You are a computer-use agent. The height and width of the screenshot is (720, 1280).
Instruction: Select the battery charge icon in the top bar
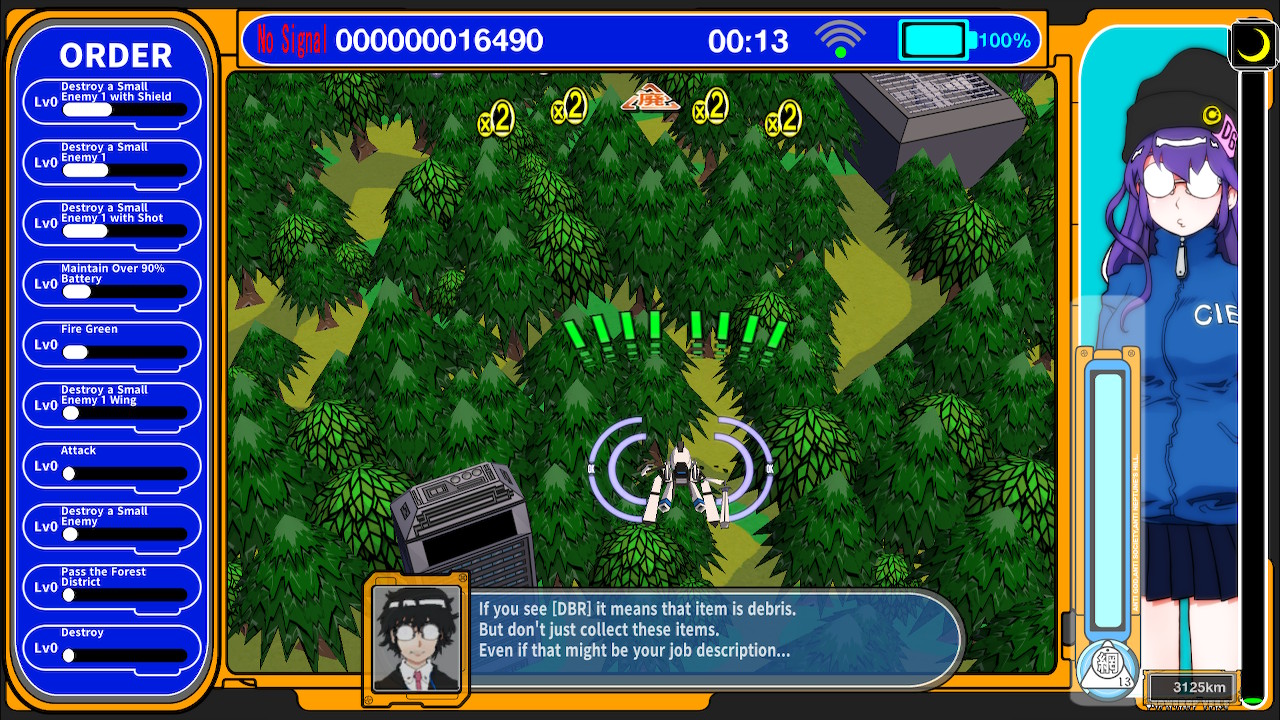click(x=932, y=38)
